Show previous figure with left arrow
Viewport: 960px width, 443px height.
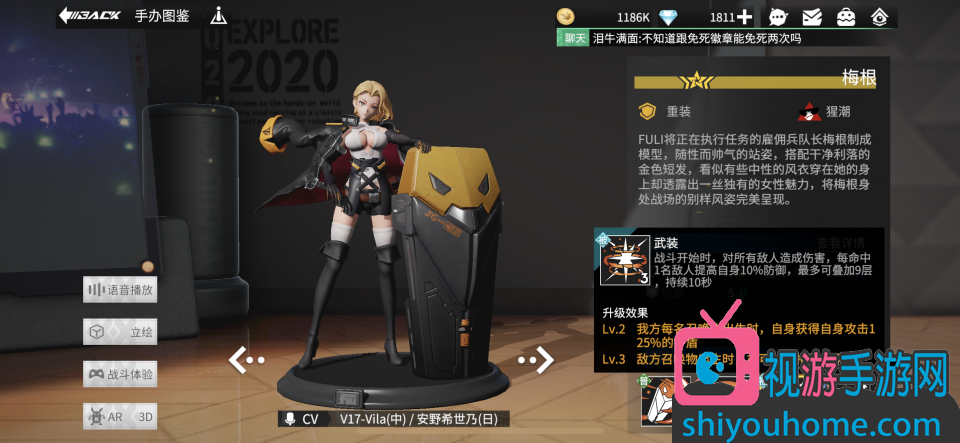click(246, 360)
